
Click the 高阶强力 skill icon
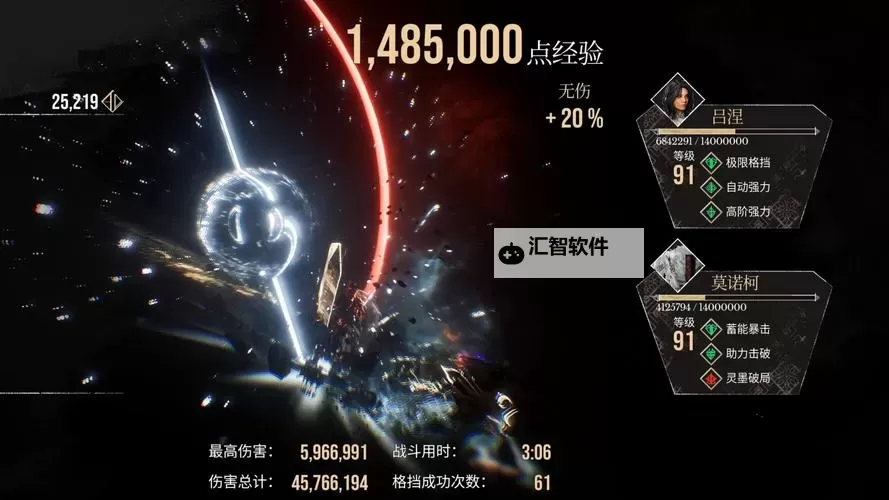tap(712, 211)
